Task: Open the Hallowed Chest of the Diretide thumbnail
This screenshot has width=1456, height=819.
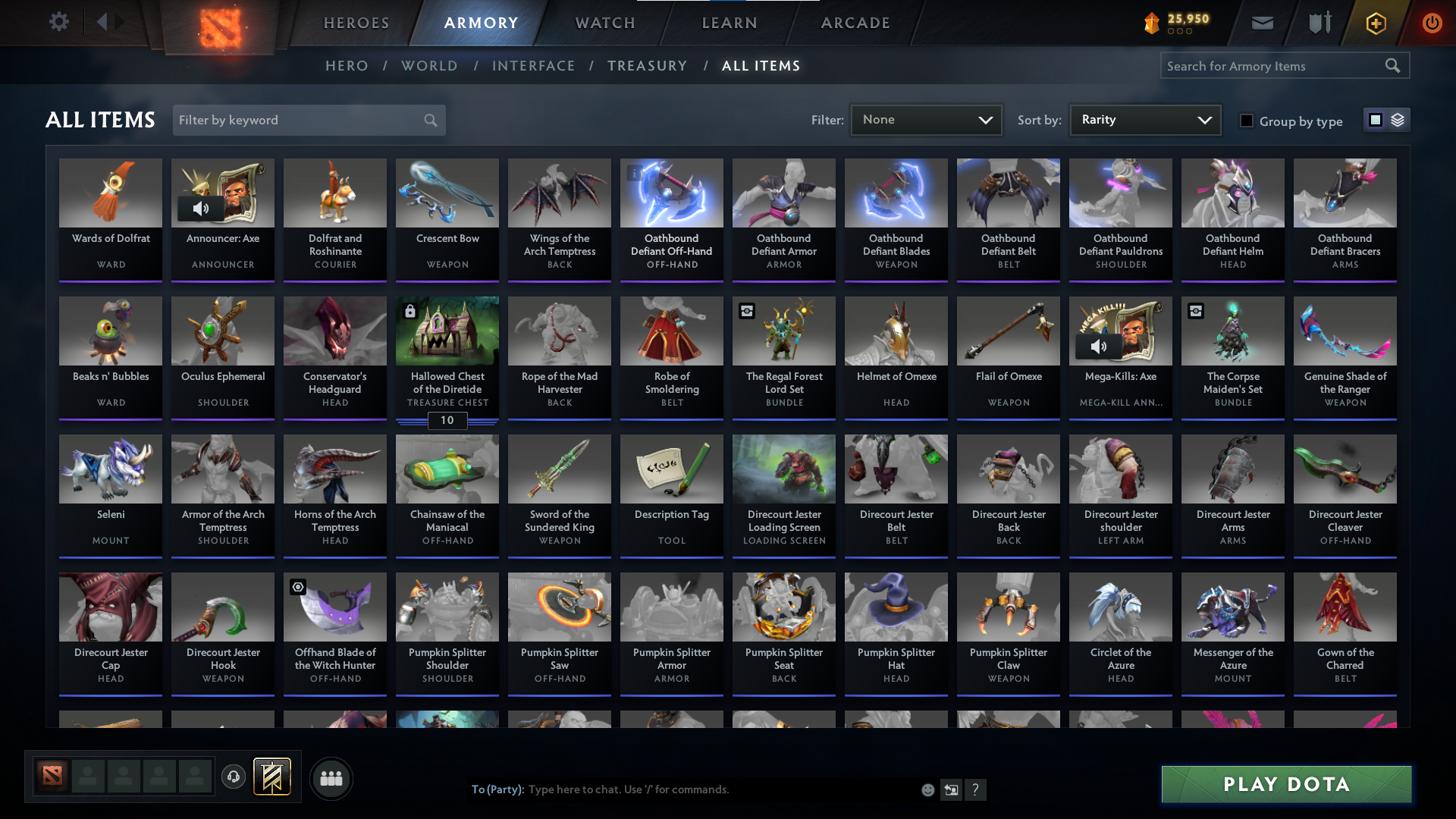Action: pyautogui.click(x=447, y=331)
